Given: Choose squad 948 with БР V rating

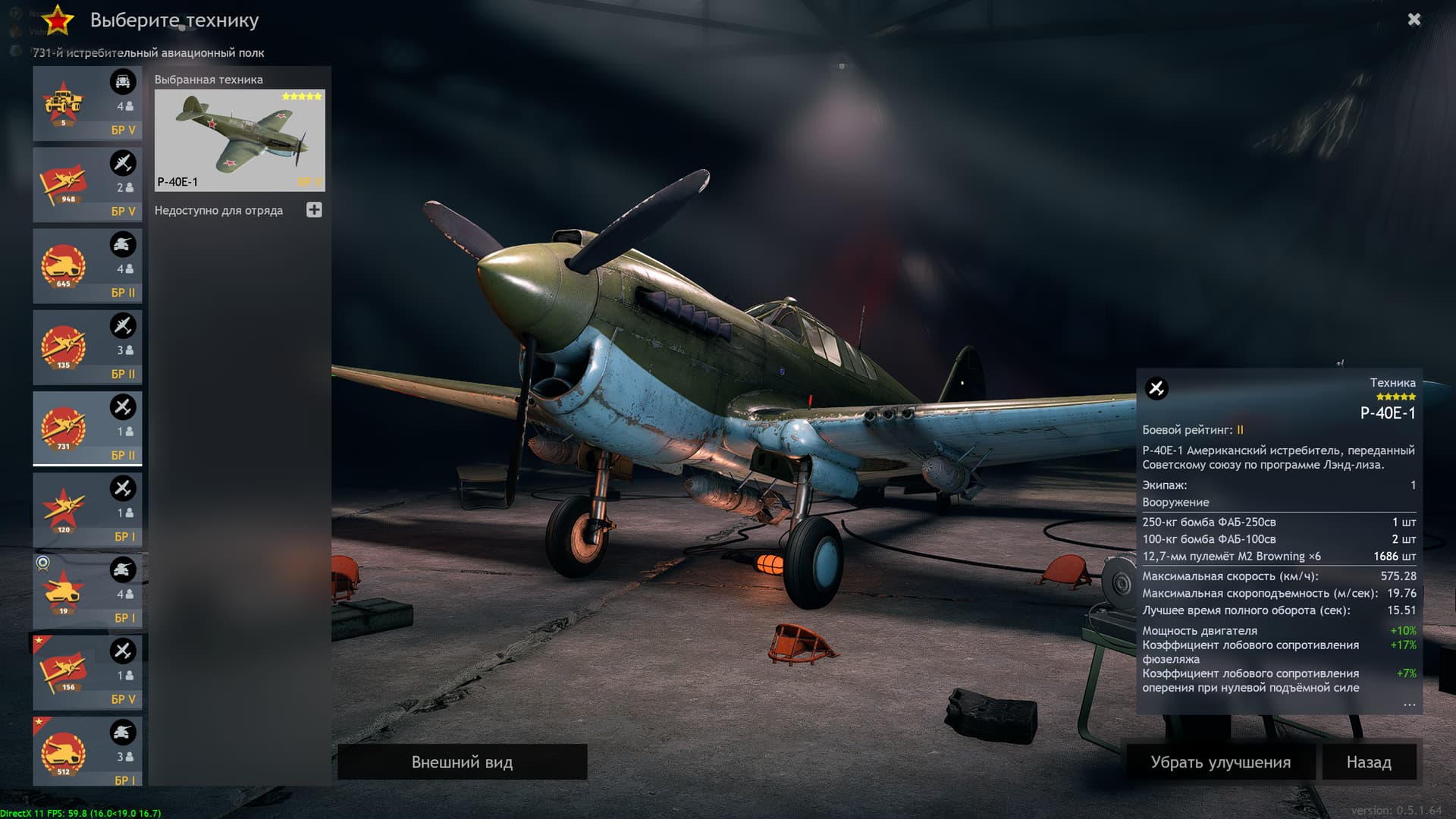Looking at the screenshot, I should pyautogui.click(x=87, y=185).
